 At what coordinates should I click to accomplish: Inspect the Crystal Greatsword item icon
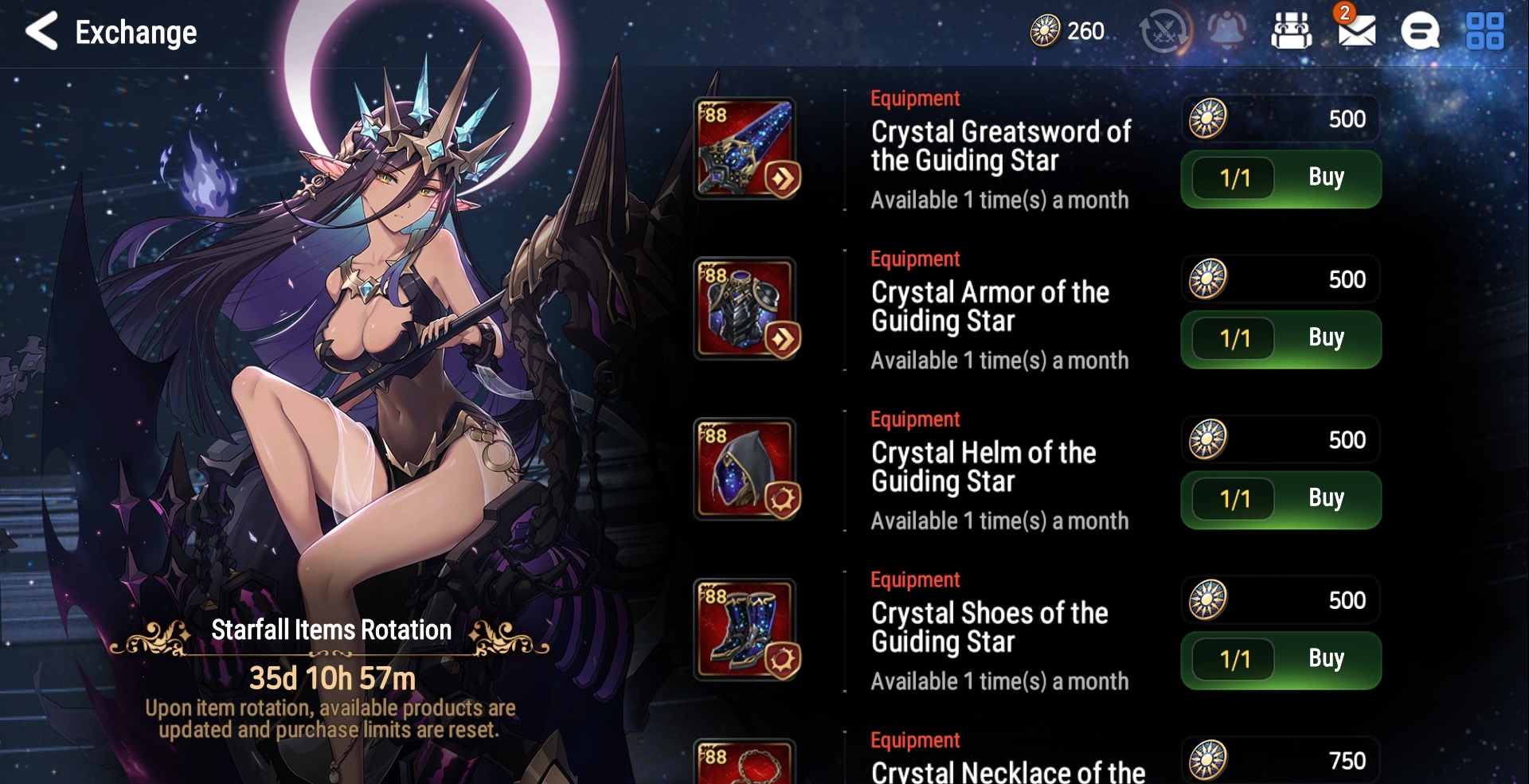[x=746, y=149]
